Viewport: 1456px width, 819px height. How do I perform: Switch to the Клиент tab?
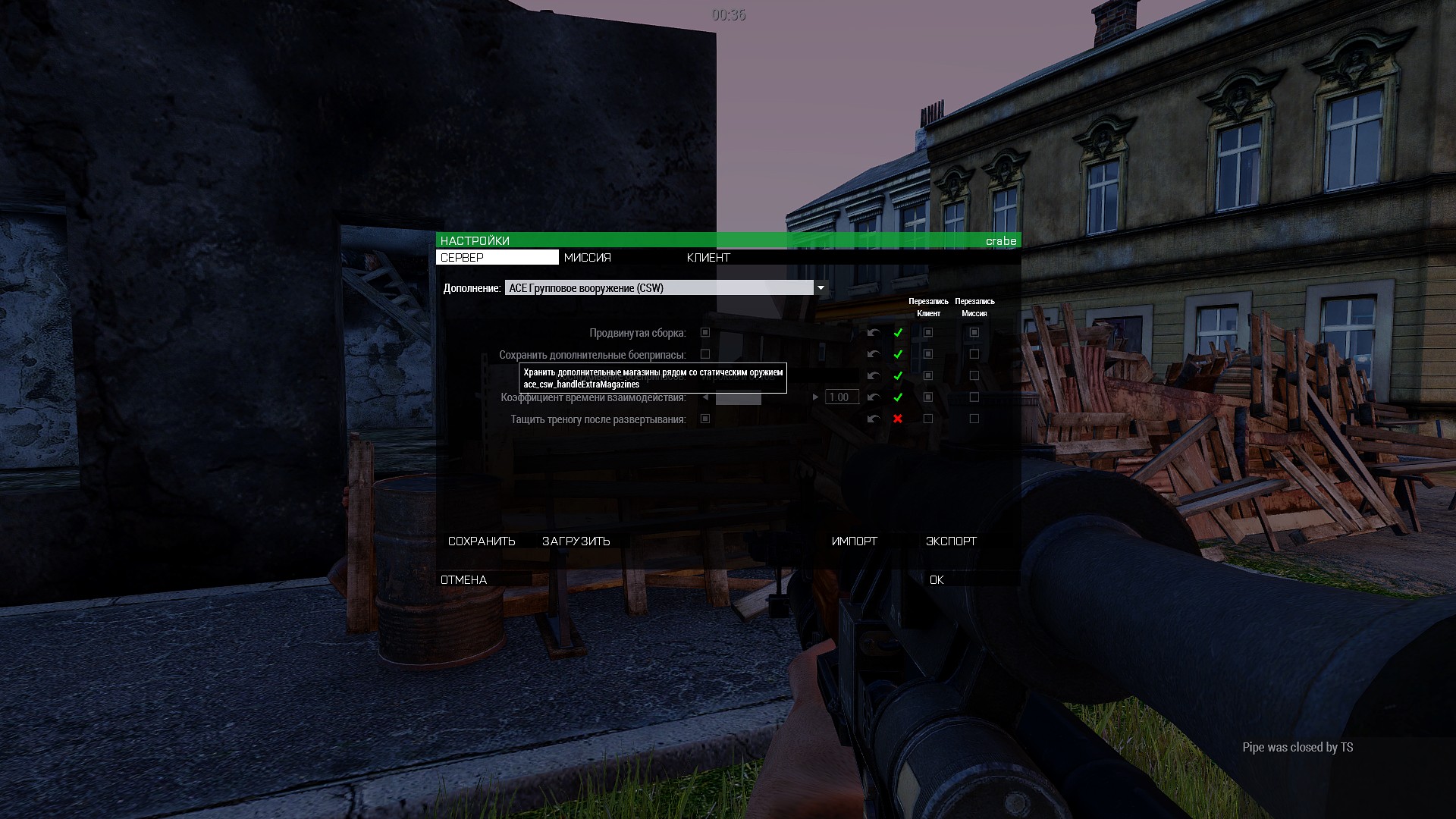click(x=708, y=258)
